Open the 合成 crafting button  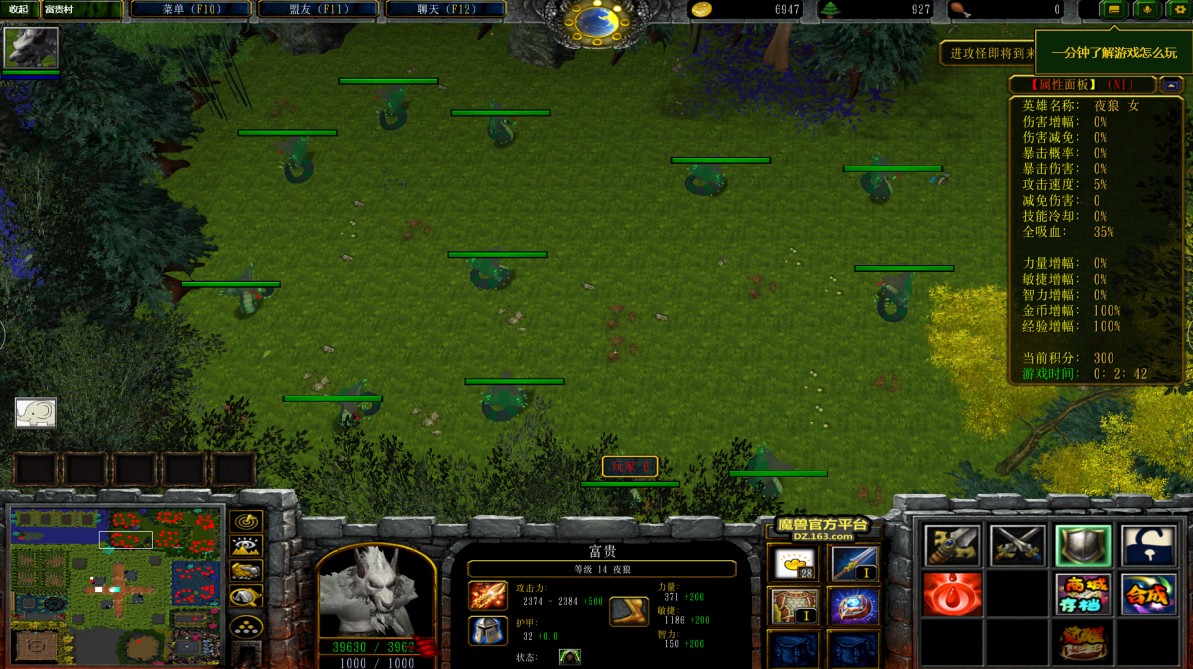pos(1148,594)
